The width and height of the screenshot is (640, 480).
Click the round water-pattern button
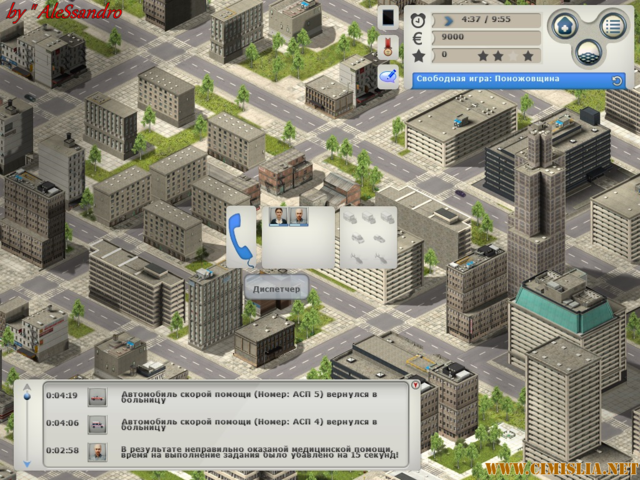click(x=588, y=51)
